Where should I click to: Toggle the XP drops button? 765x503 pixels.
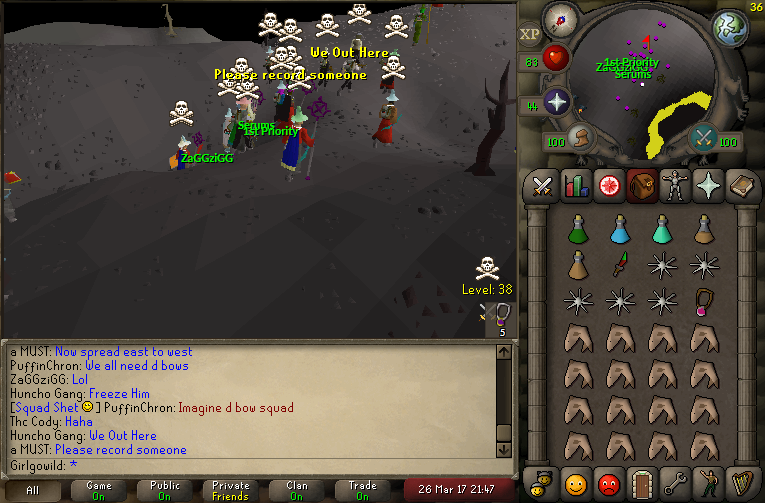(x=529, y=34)
